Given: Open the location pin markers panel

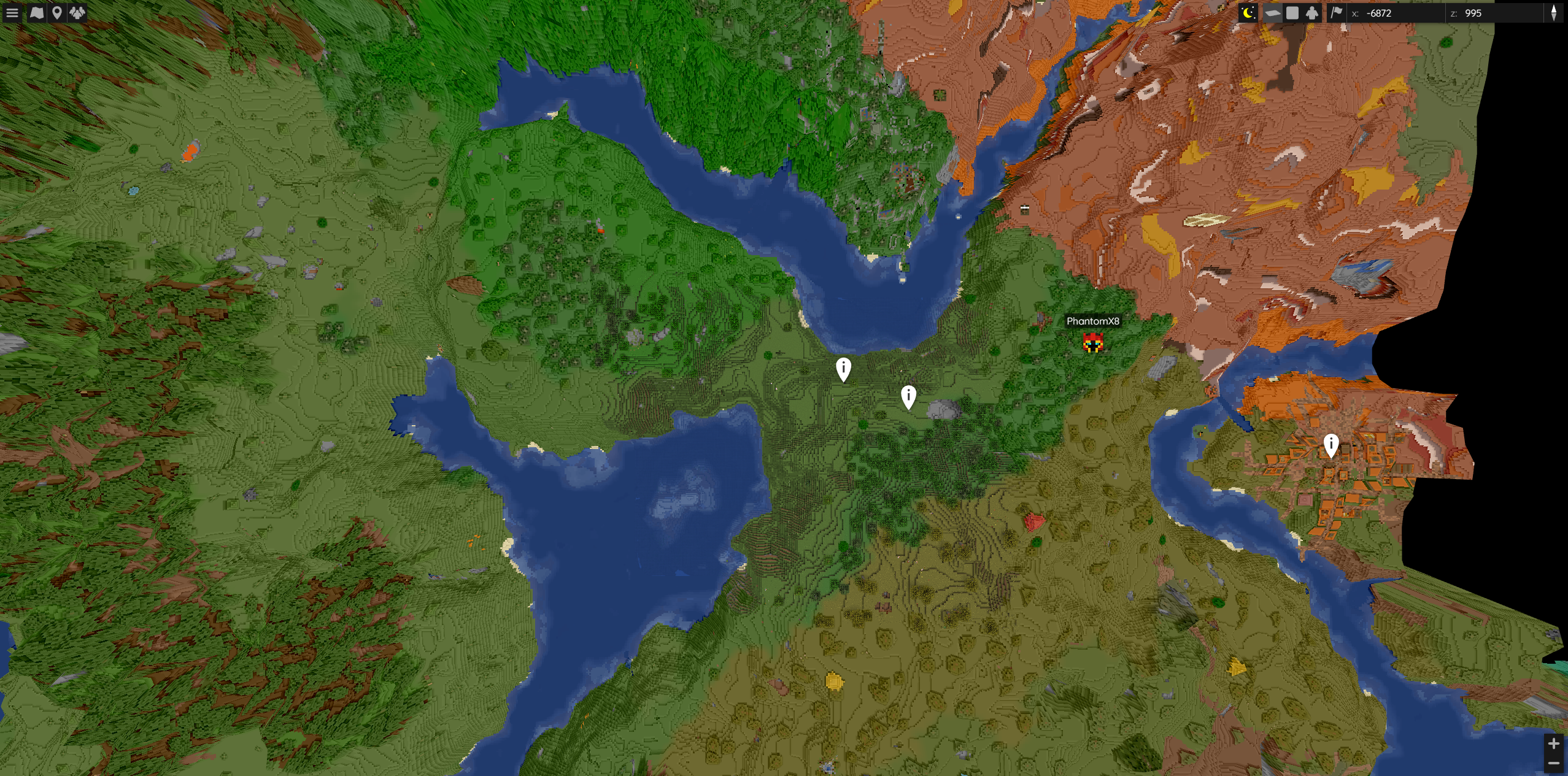Looking at the screenshot, I should click(56, 12).
